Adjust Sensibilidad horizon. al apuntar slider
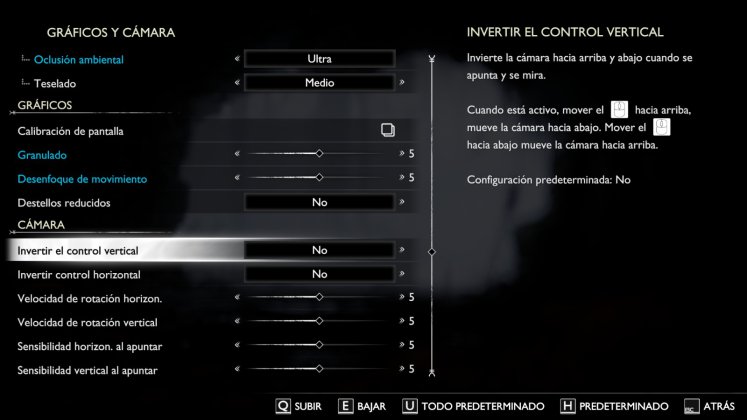 coord(319,345)
